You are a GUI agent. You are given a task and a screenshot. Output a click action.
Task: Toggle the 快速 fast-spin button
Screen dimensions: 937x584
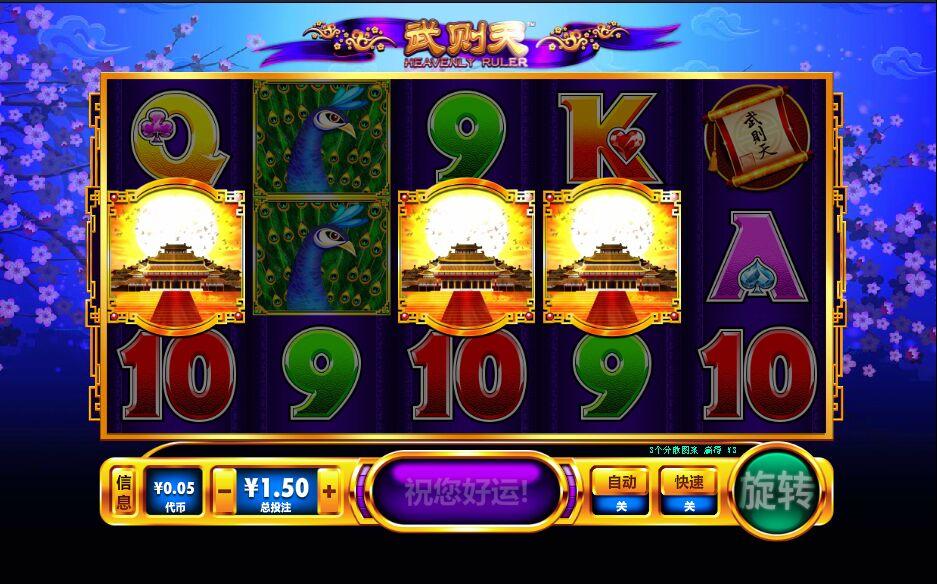point(689,490)
